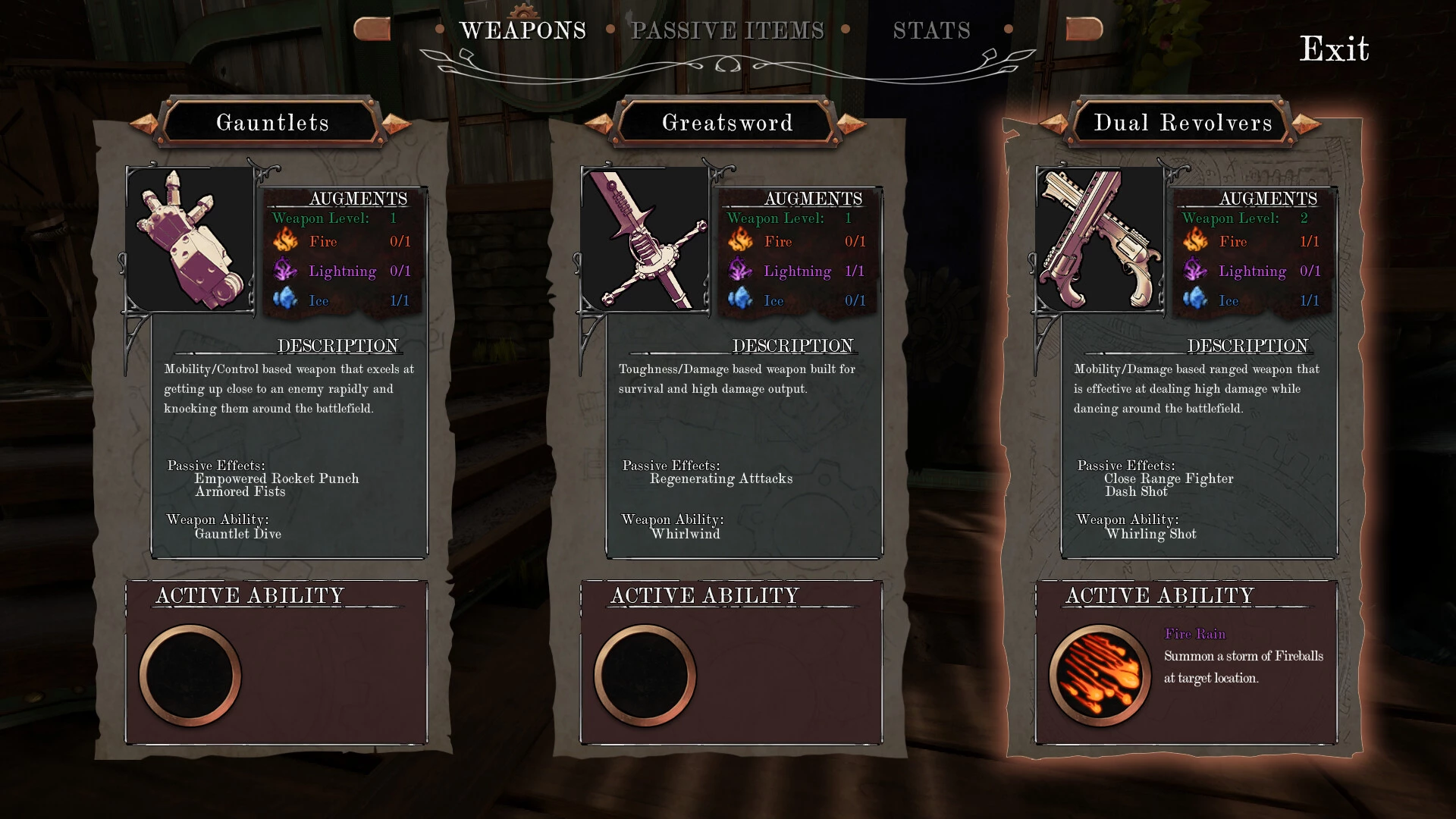Cycle to next tab with right bumper arrow
The image size is (1456, 819).
tap(1084, 29)
